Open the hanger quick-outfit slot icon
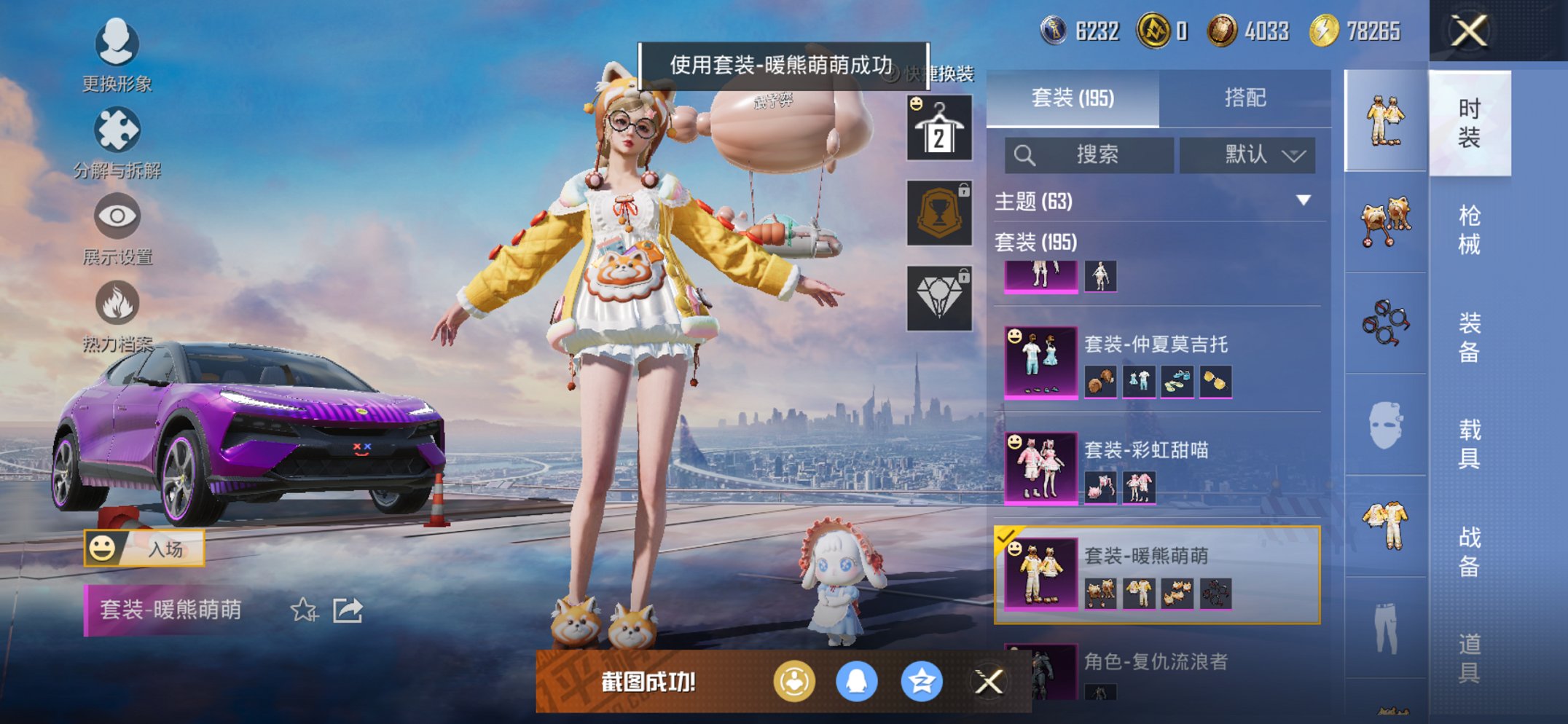Viewport: 1568px width, 724px height. 938,130
